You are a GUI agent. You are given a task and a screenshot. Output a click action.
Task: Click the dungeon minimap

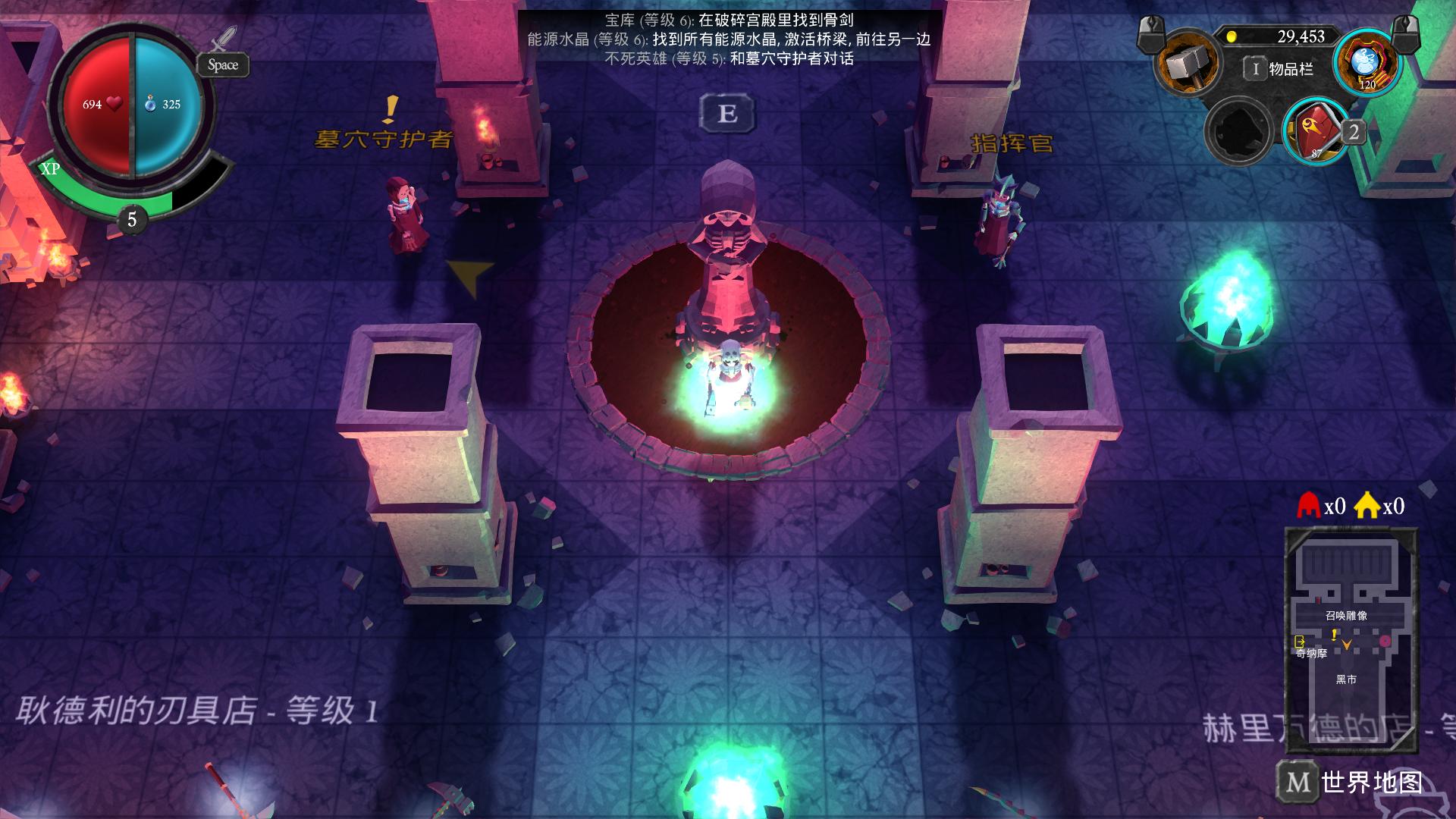[x=1350, y=629]
